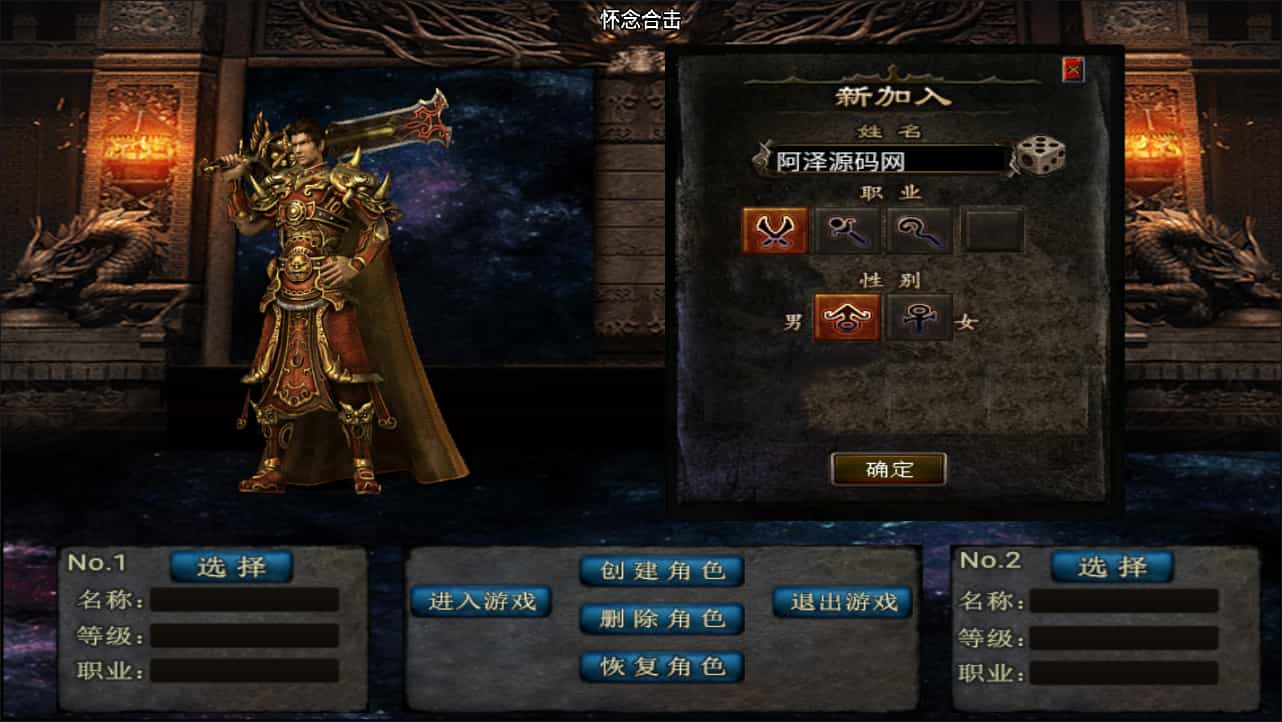Click 进入游戏 to enter the game
This screenshot has width=1282, height=722.
pos(481,602)
